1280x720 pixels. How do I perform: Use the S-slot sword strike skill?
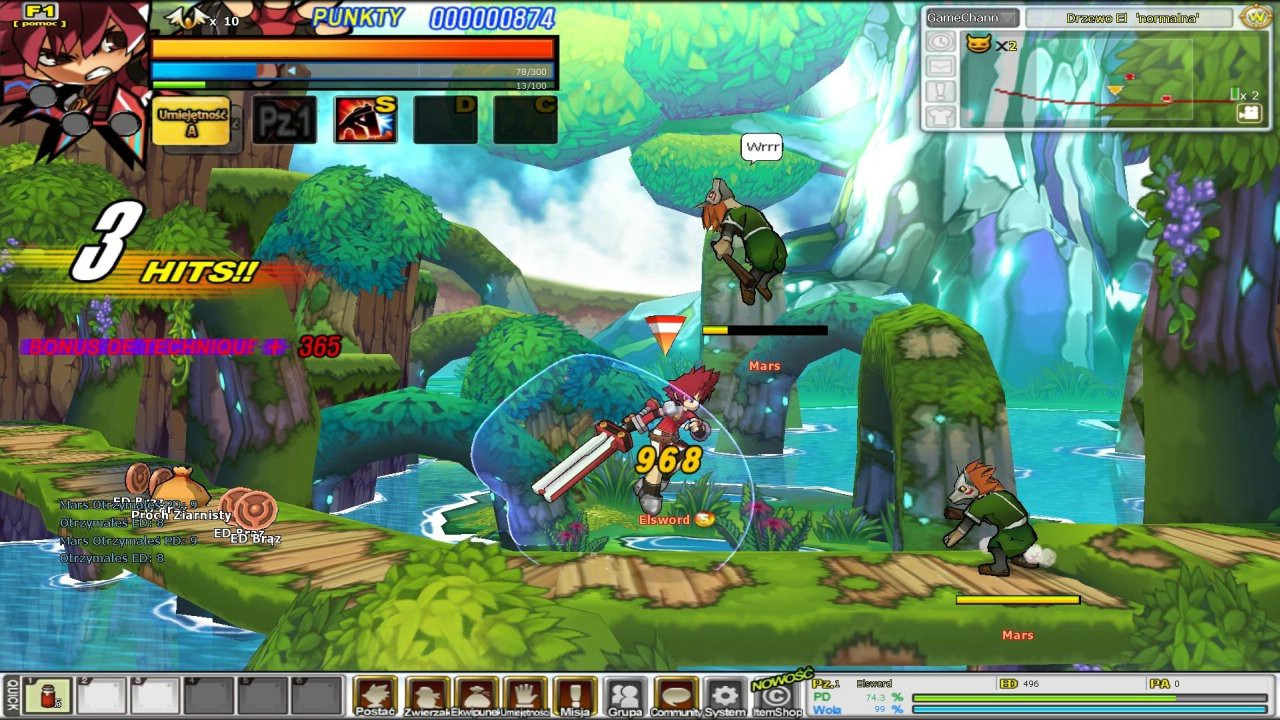(365, 120)
